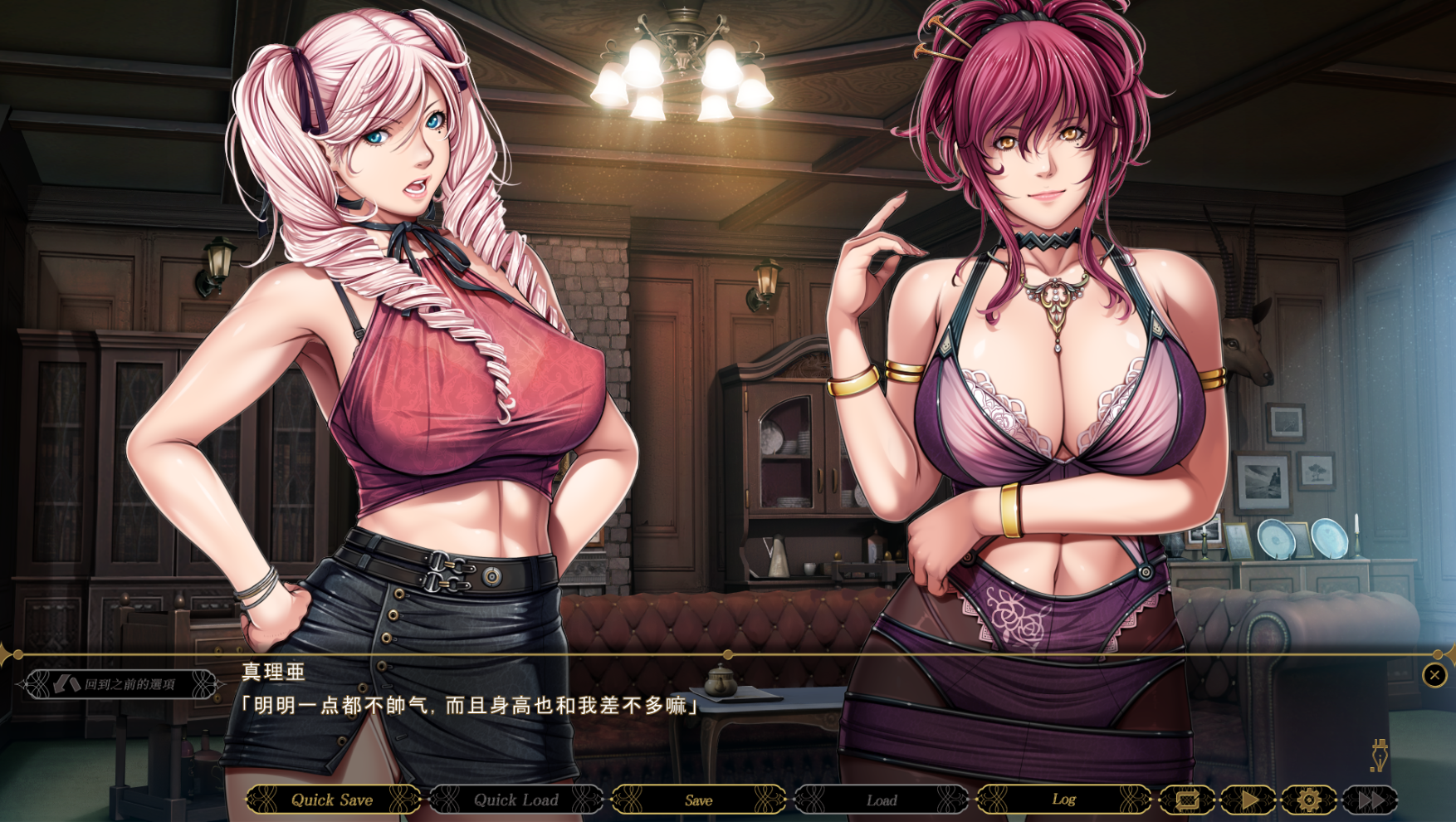Start auto-play with the play triangle
1456x822 pixels.
[x=1248, y=800]
